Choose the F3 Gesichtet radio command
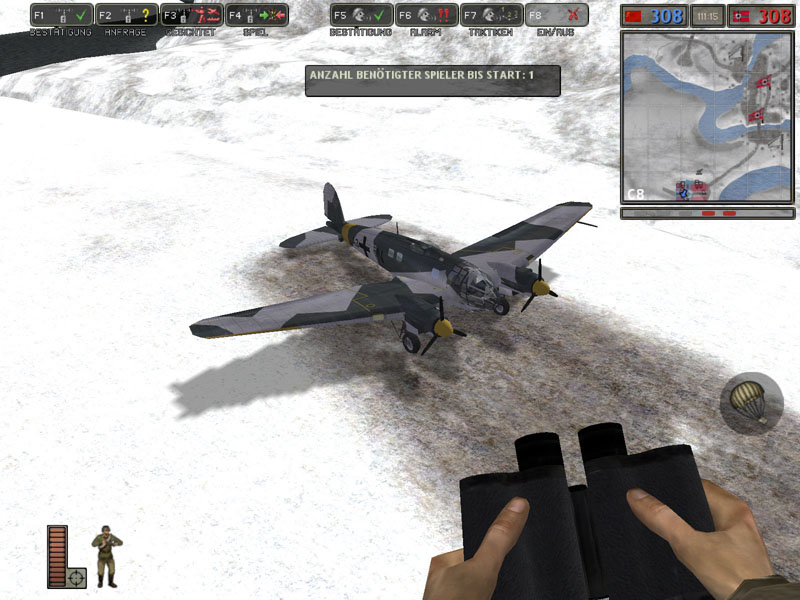The height and width of the screenshot is (600, 800). pos(191,15)
